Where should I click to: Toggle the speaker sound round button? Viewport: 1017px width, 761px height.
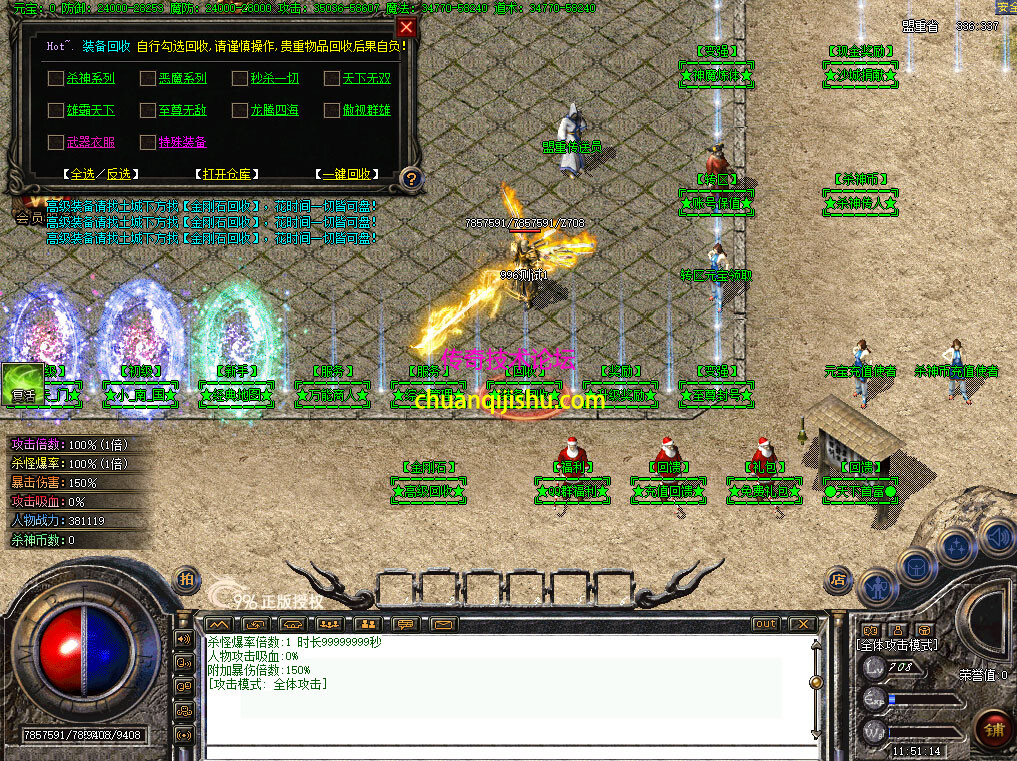click(995, 536)
